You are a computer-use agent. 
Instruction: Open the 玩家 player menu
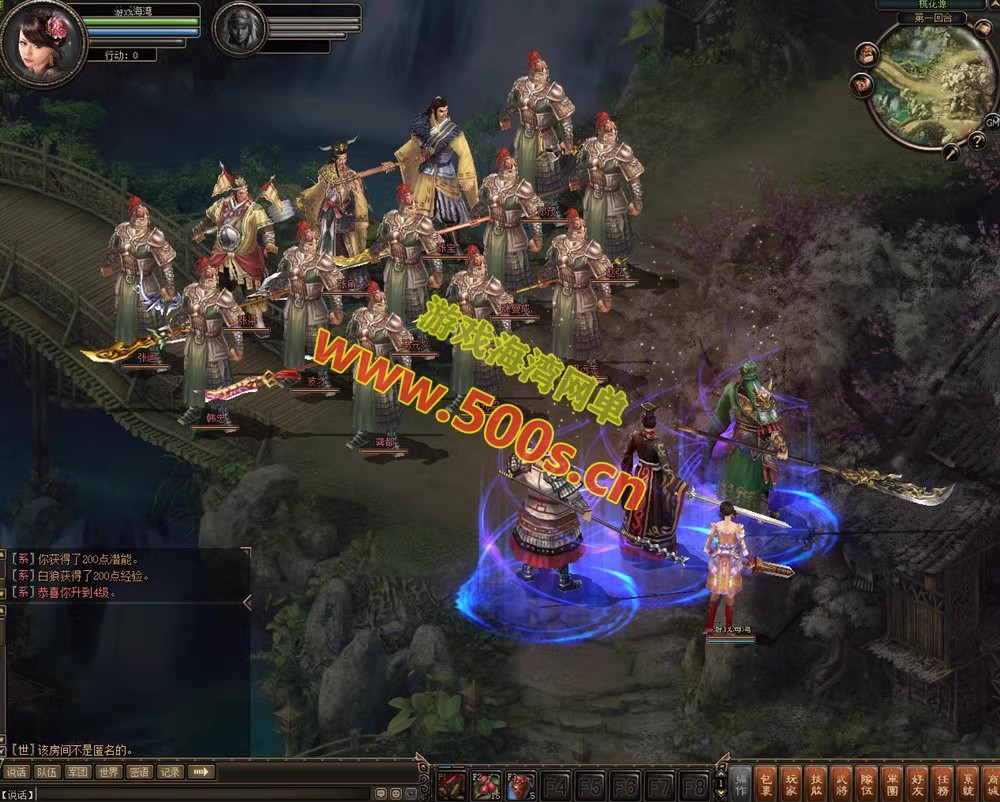tap(791, 782)
